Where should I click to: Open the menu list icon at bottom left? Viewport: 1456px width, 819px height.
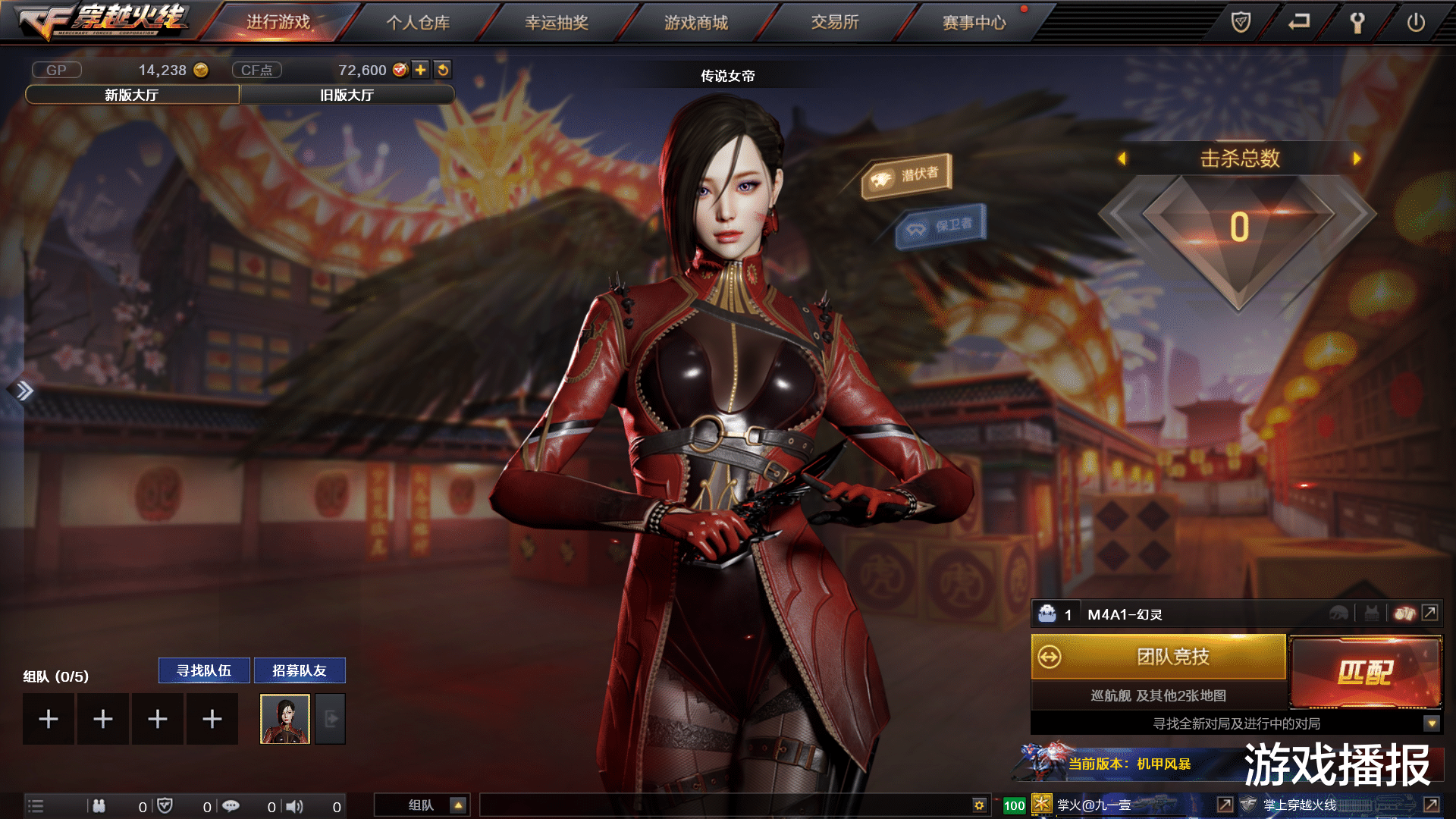click(x=34, y=805)
